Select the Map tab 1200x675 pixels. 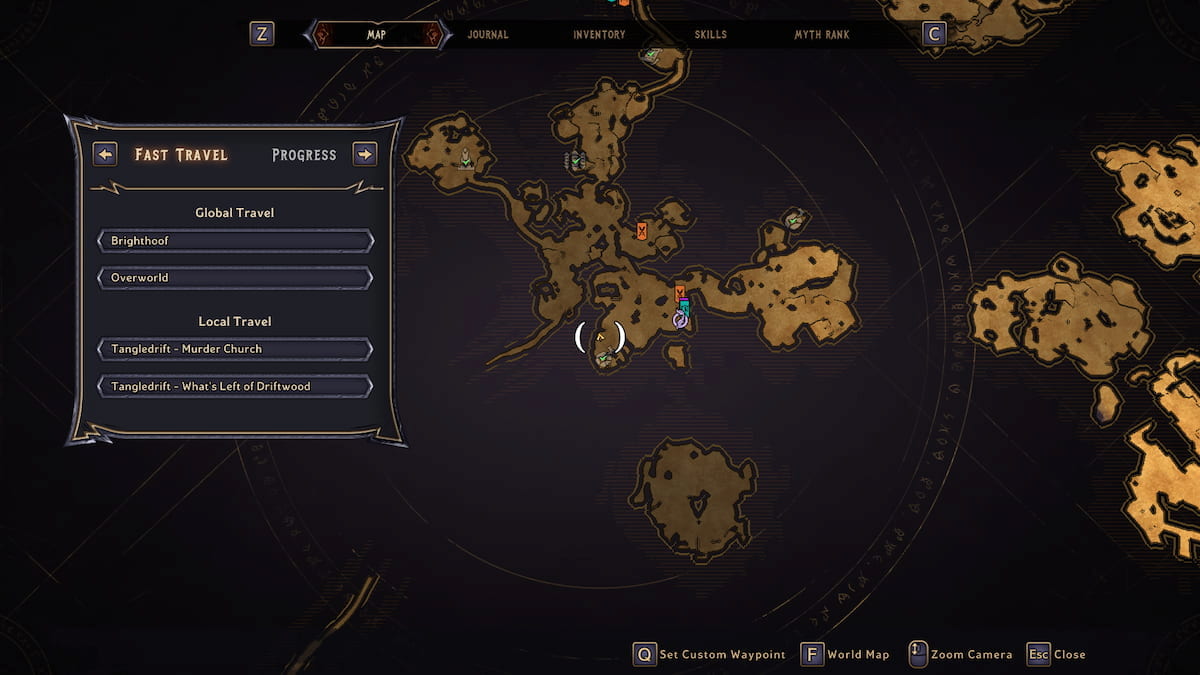click(376, 35)
